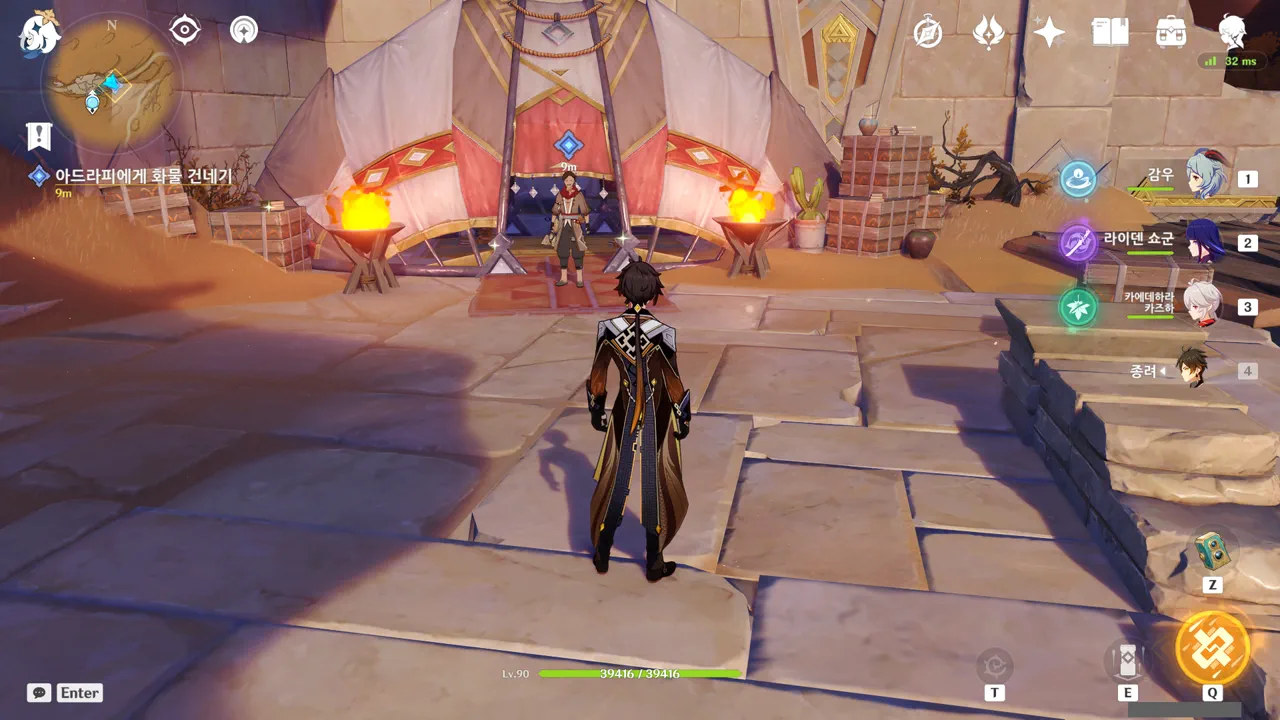
Task: Select the tracked quest about Adrafi
Action: [142, 177]
